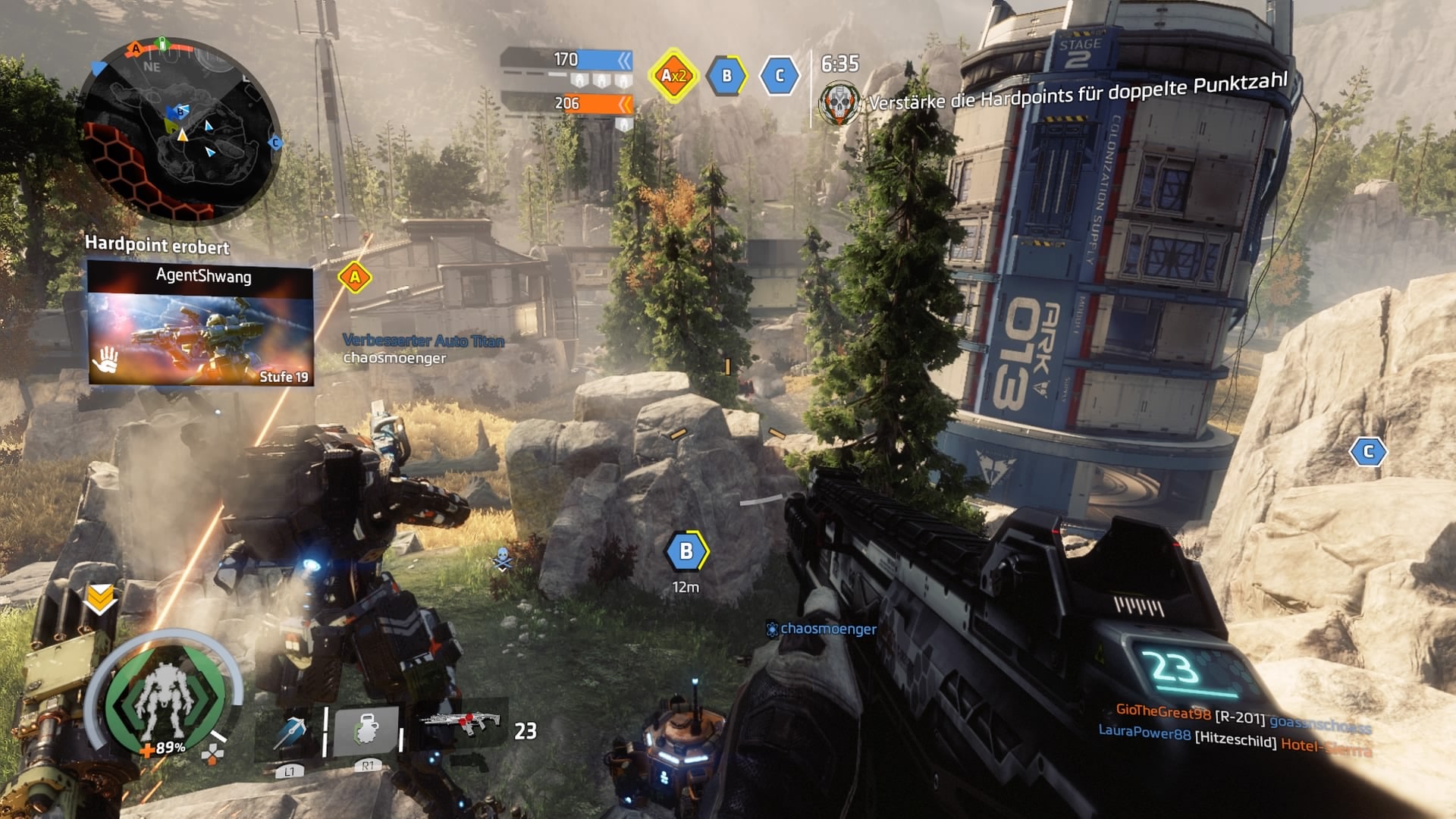Click the Titan meter showing 89%
Screen dimensions: 1456x819
click(165, 703)
